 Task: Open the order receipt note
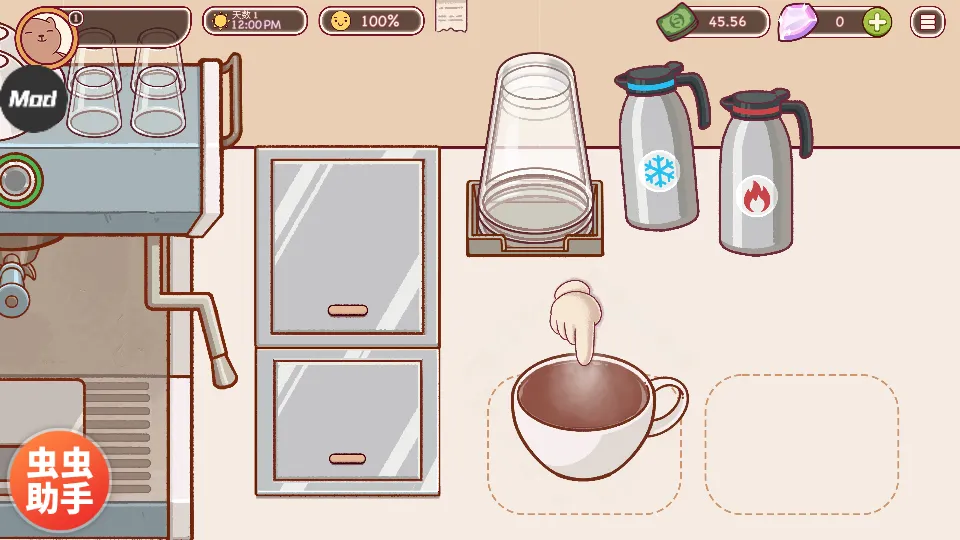click(451, 16)
